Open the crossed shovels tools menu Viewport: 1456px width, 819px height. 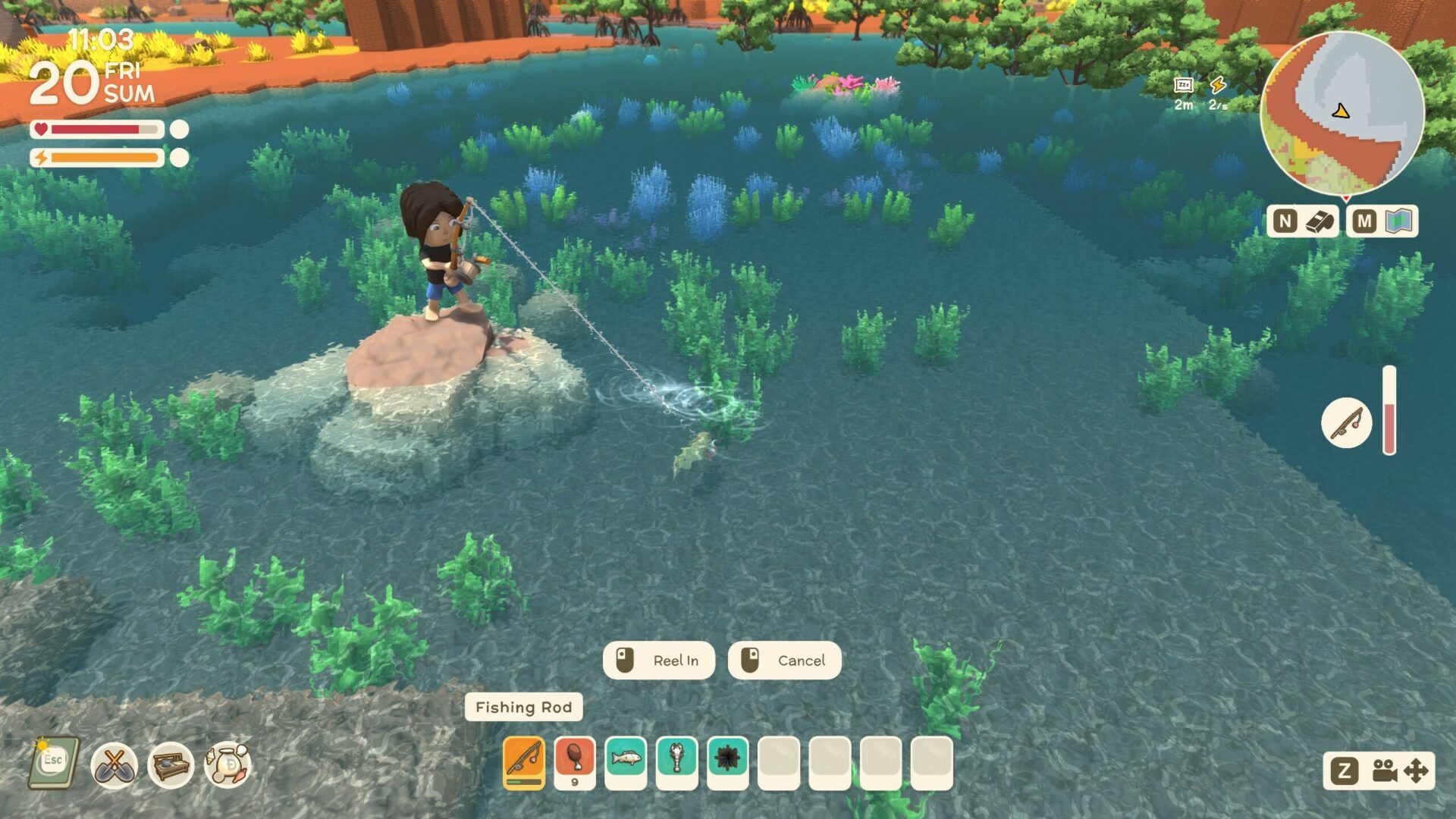(114, 764)
